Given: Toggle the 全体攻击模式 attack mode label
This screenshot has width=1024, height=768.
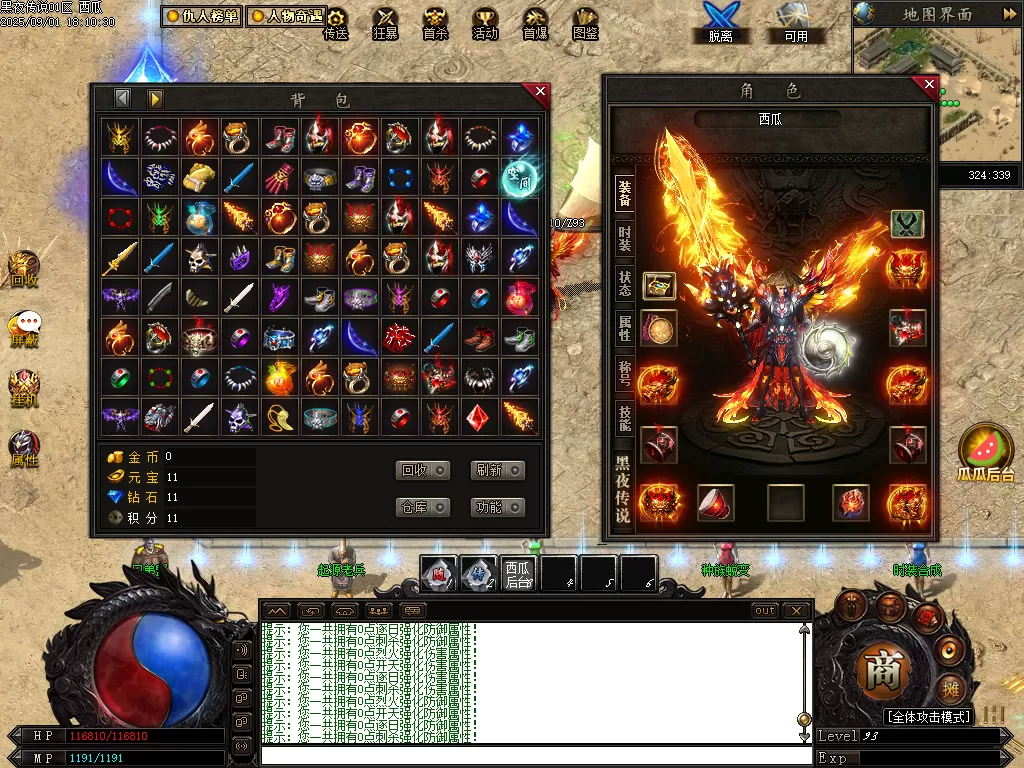Looking at the screenshot, I should tap(929, 717).
